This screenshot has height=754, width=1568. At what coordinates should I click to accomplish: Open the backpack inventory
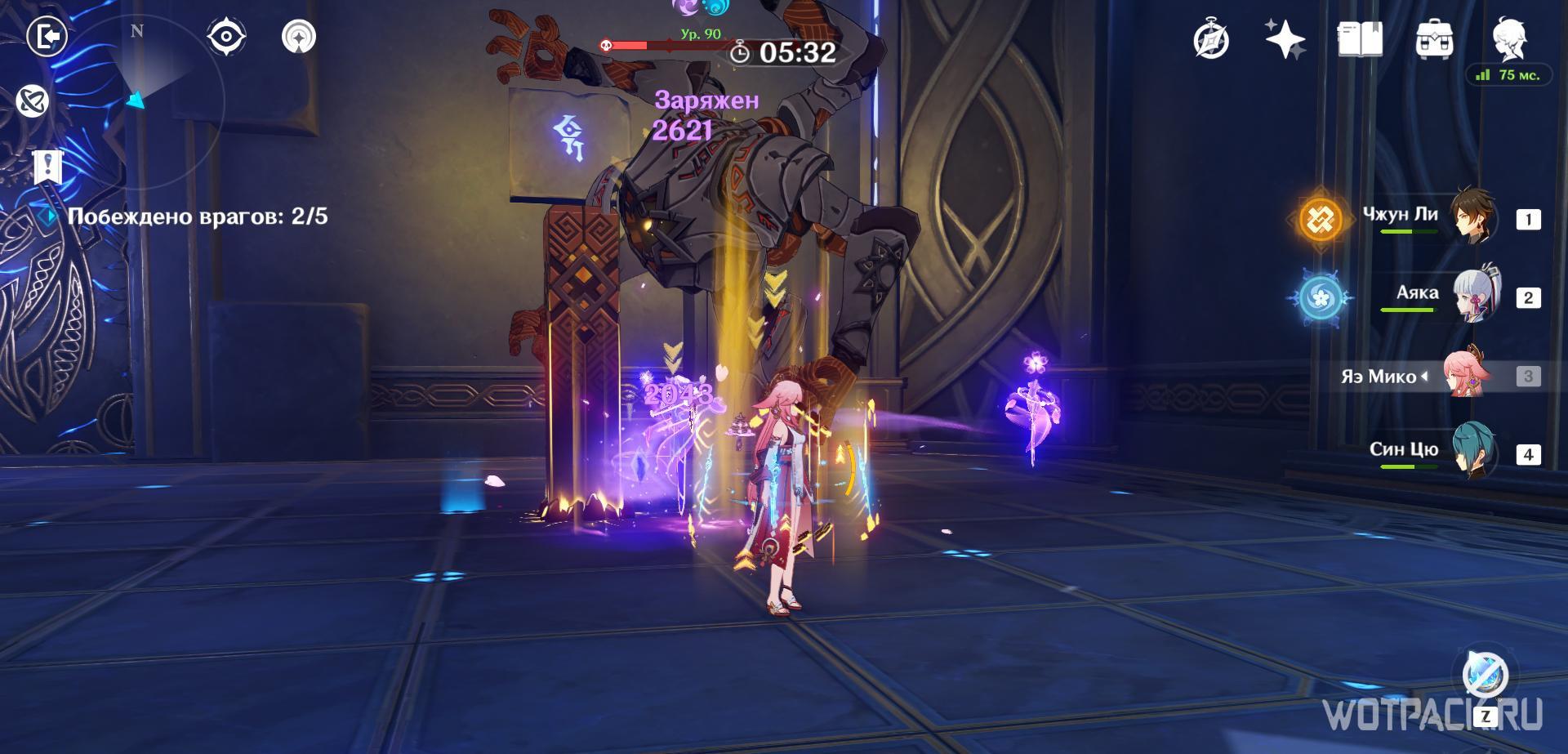click(x=1434, y=39)
